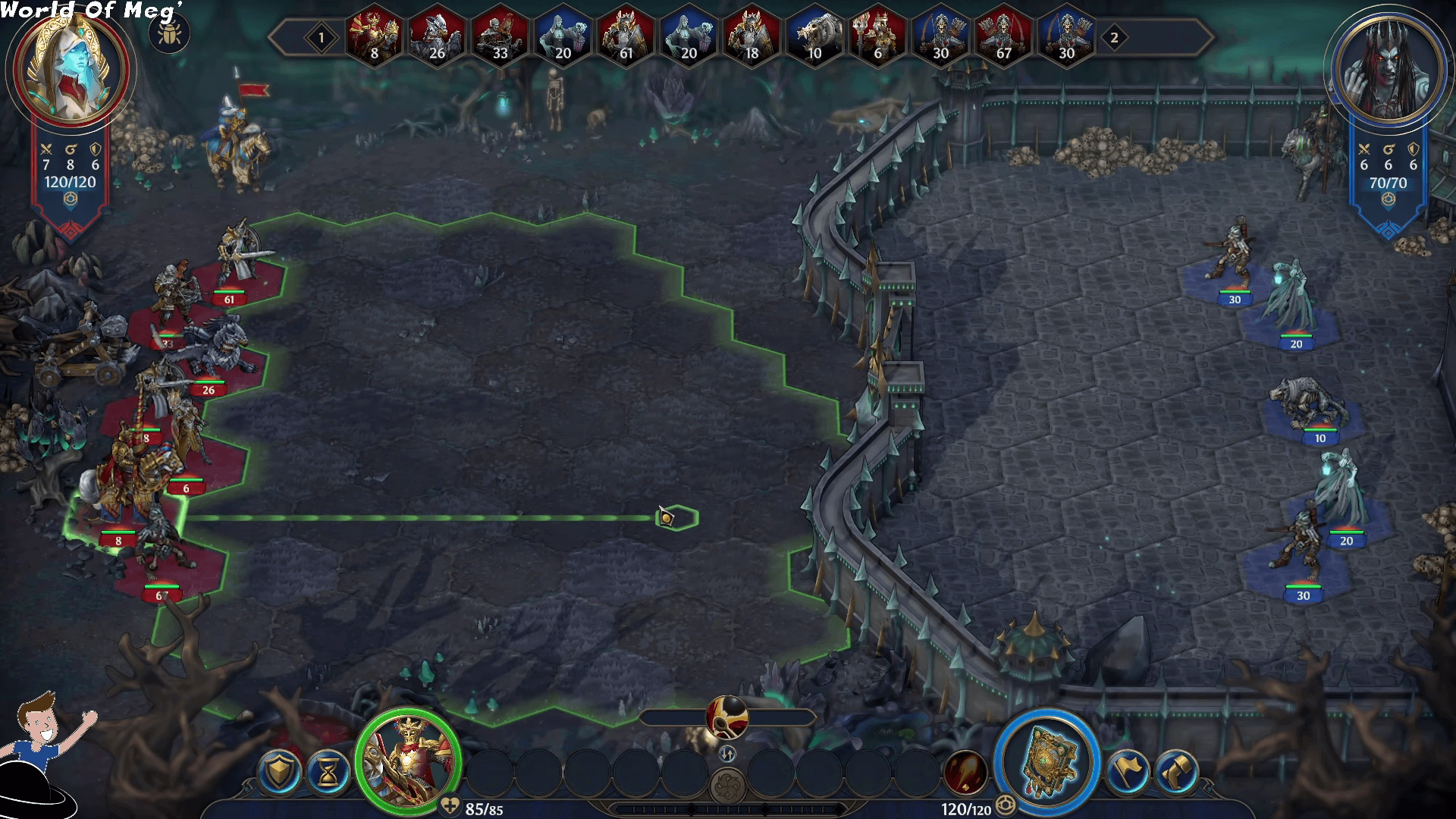Click the Defend shield button

[278, 772]
